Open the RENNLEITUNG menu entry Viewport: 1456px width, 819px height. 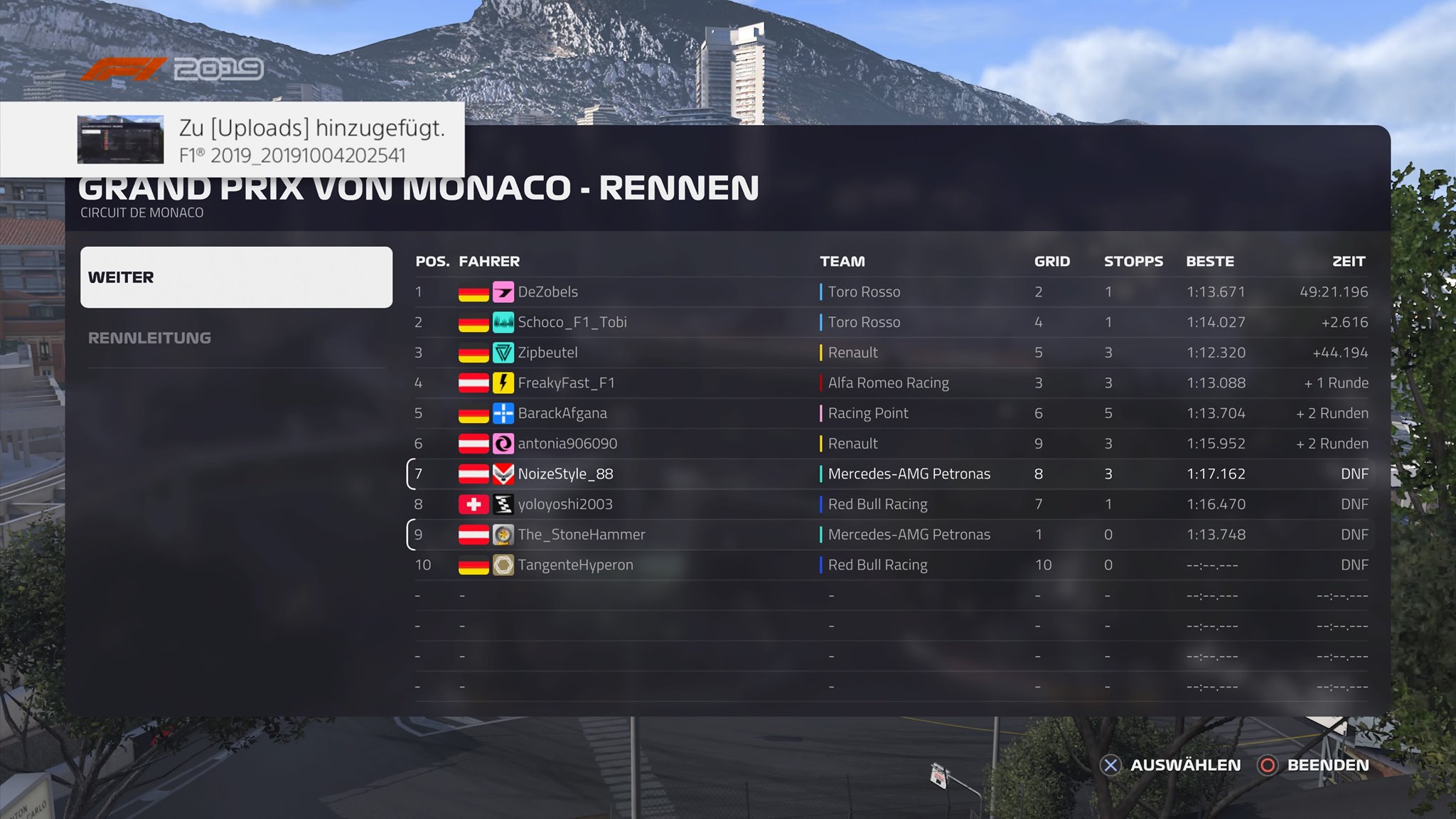point(149,338)
